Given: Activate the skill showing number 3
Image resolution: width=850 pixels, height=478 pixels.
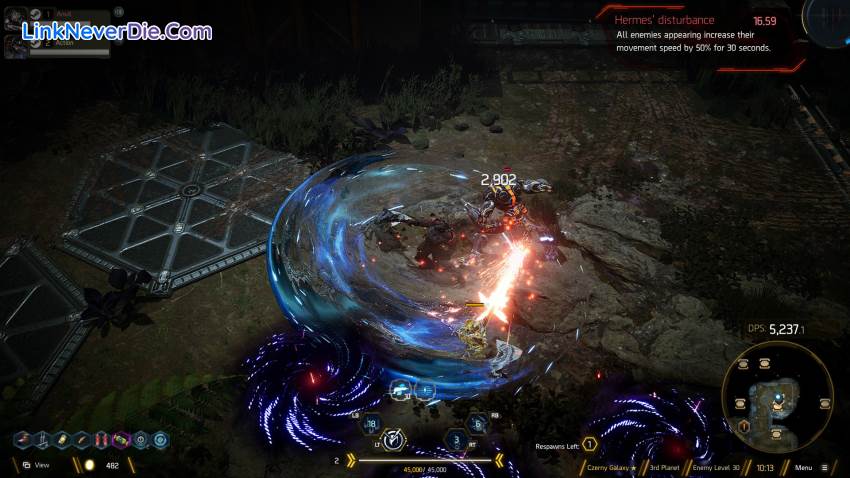Looking at the screenshot, I should (x=457, y=439).
